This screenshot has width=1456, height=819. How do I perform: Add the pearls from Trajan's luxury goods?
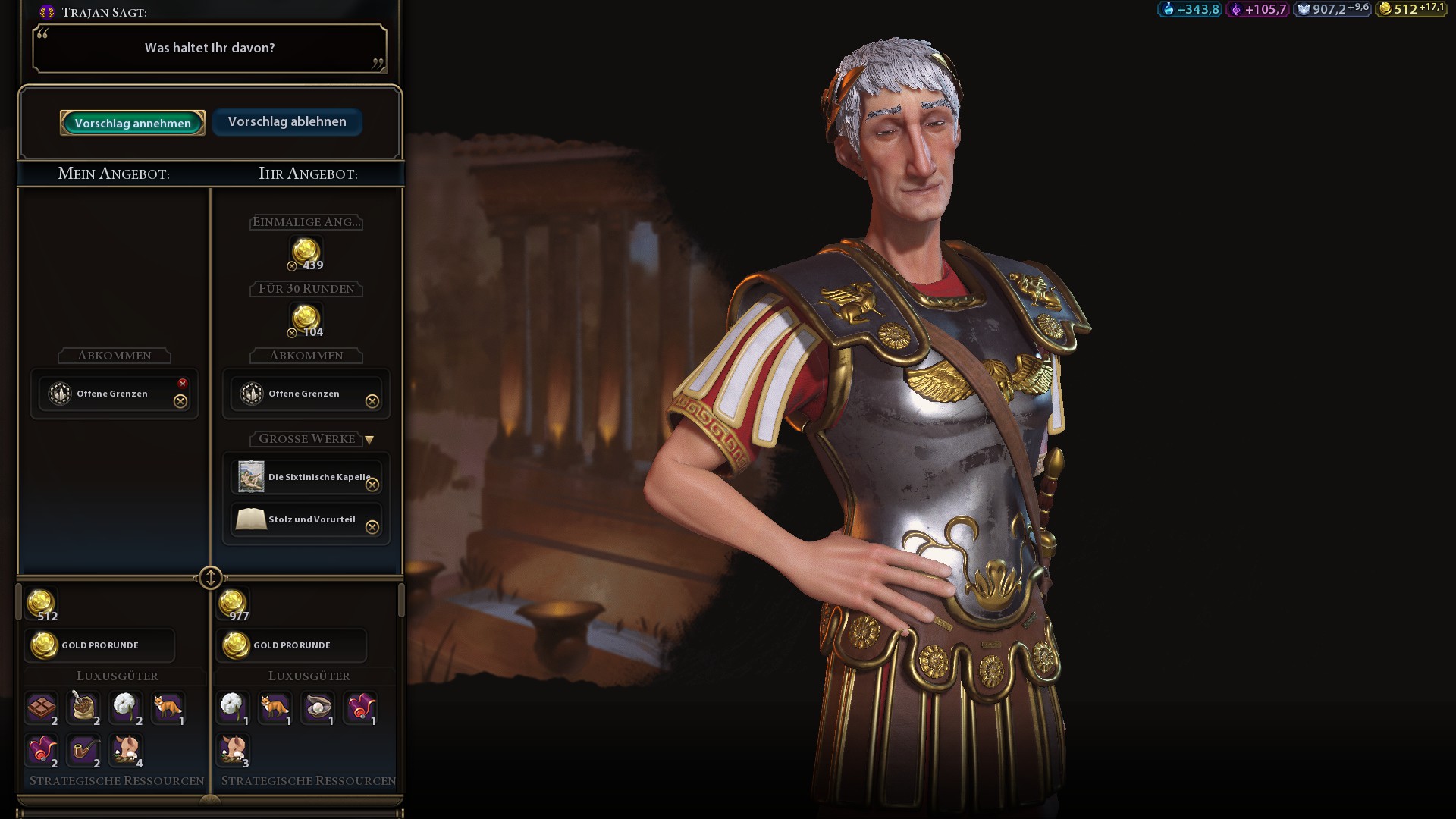coord(318,707)
